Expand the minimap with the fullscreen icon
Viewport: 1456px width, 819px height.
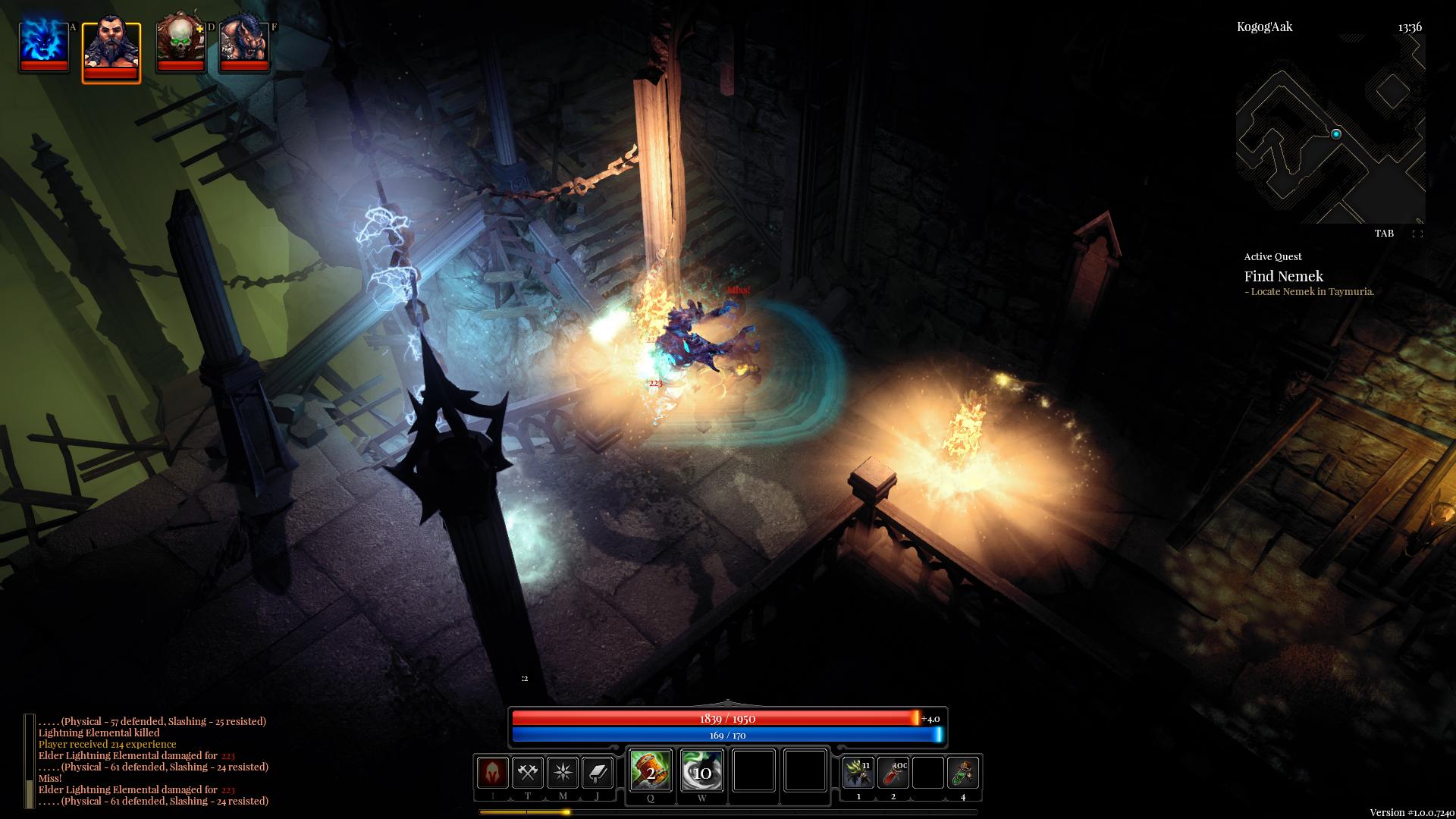point(1417,234)
